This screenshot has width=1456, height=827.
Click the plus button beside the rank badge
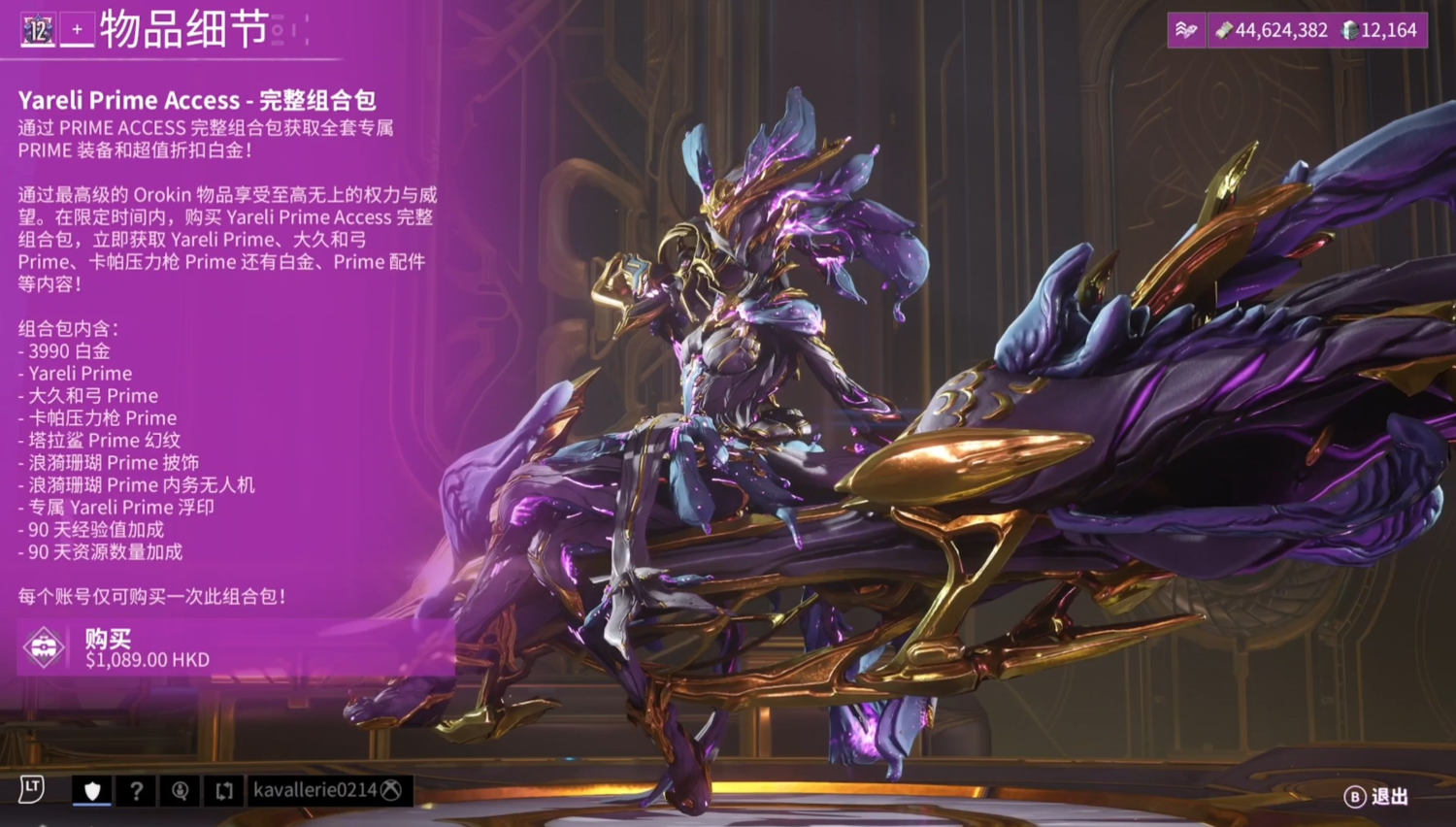(78, 30)
